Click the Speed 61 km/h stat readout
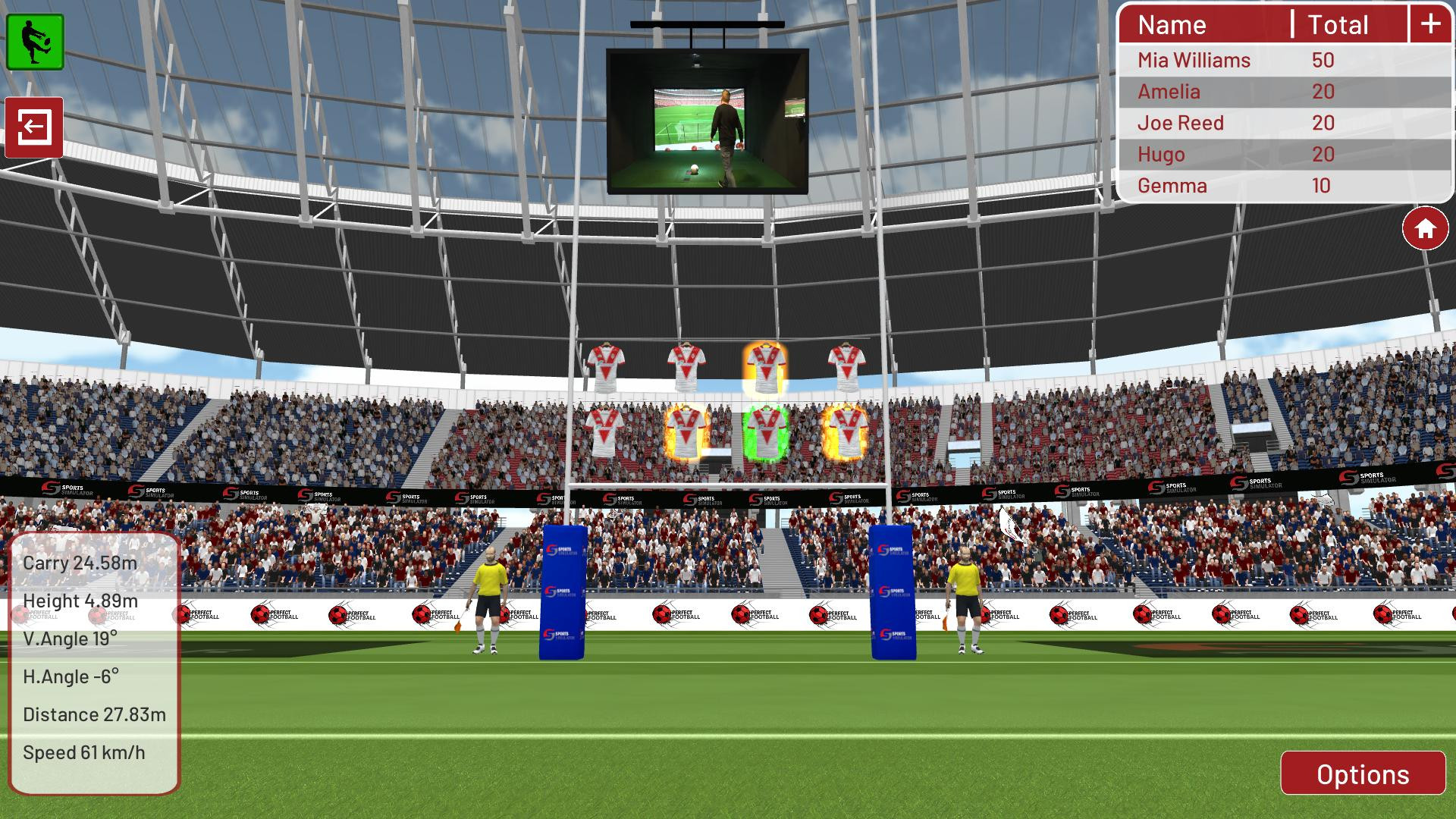Viewport: 1456px width, 819px height. (x=83, y=753)
